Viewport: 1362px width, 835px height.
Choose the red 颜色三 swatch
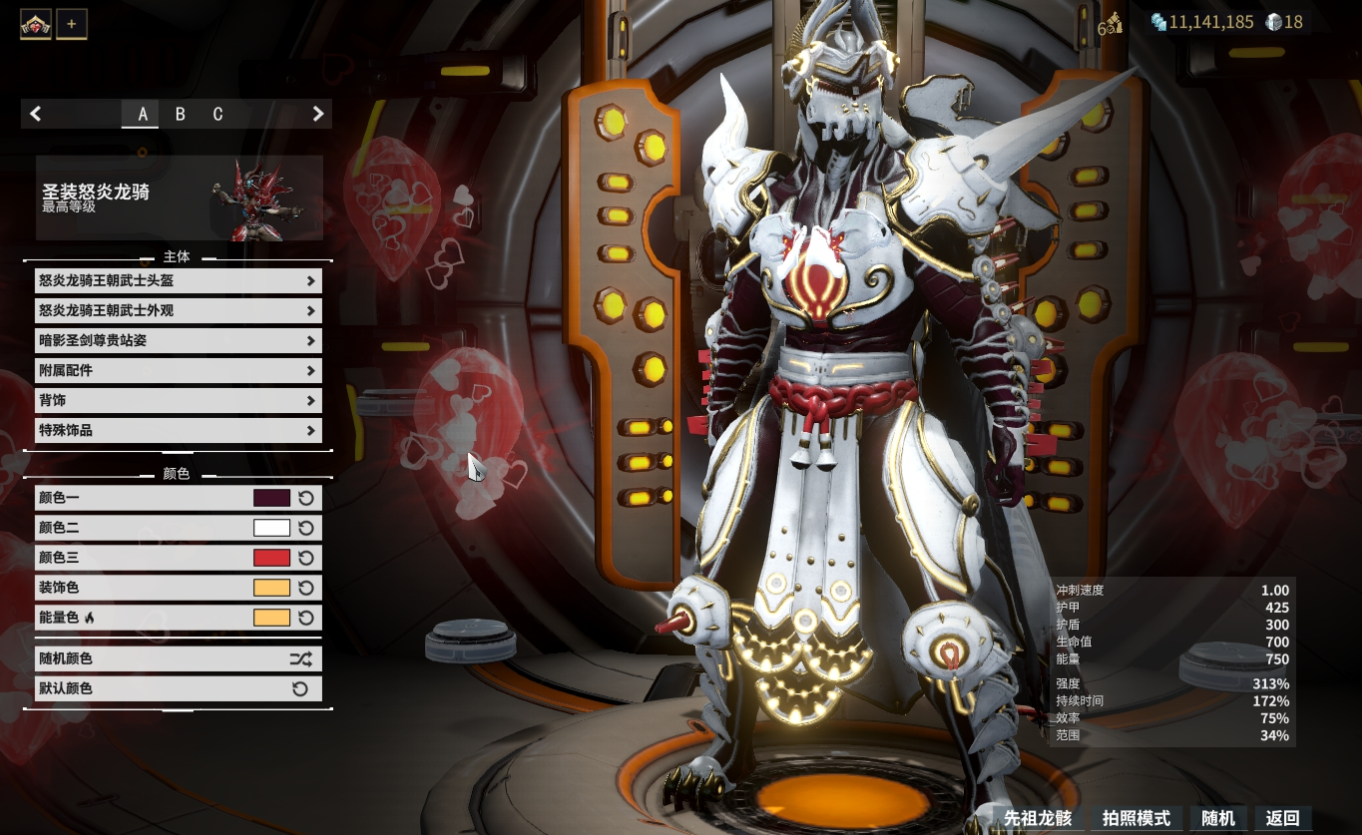272,558
